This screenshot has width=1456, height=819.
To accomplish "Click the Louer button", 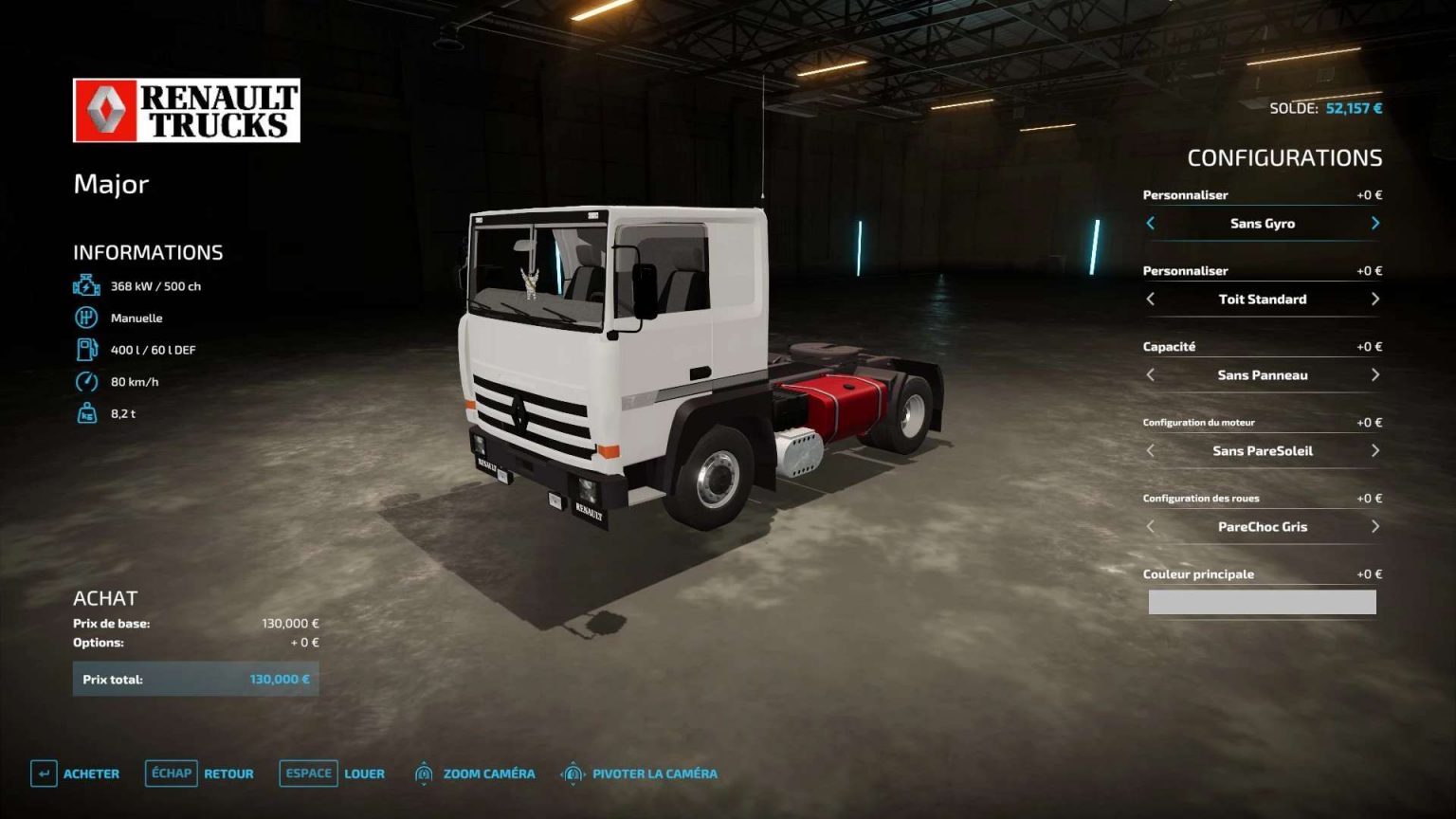I will pyautogui.click(x=364, y=773).
